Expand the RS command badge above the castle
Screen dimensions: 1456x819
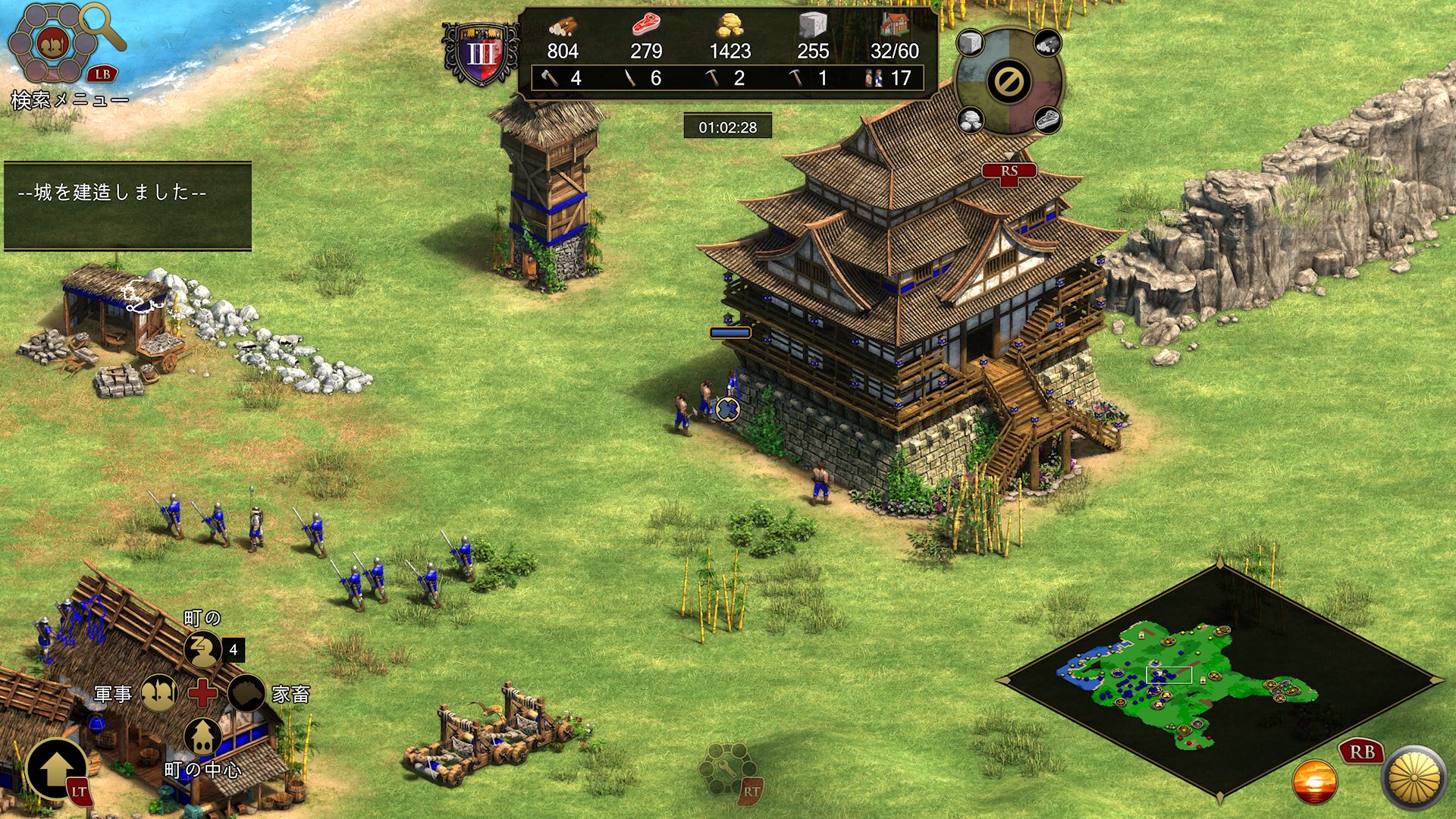[x=1009, y=170]
